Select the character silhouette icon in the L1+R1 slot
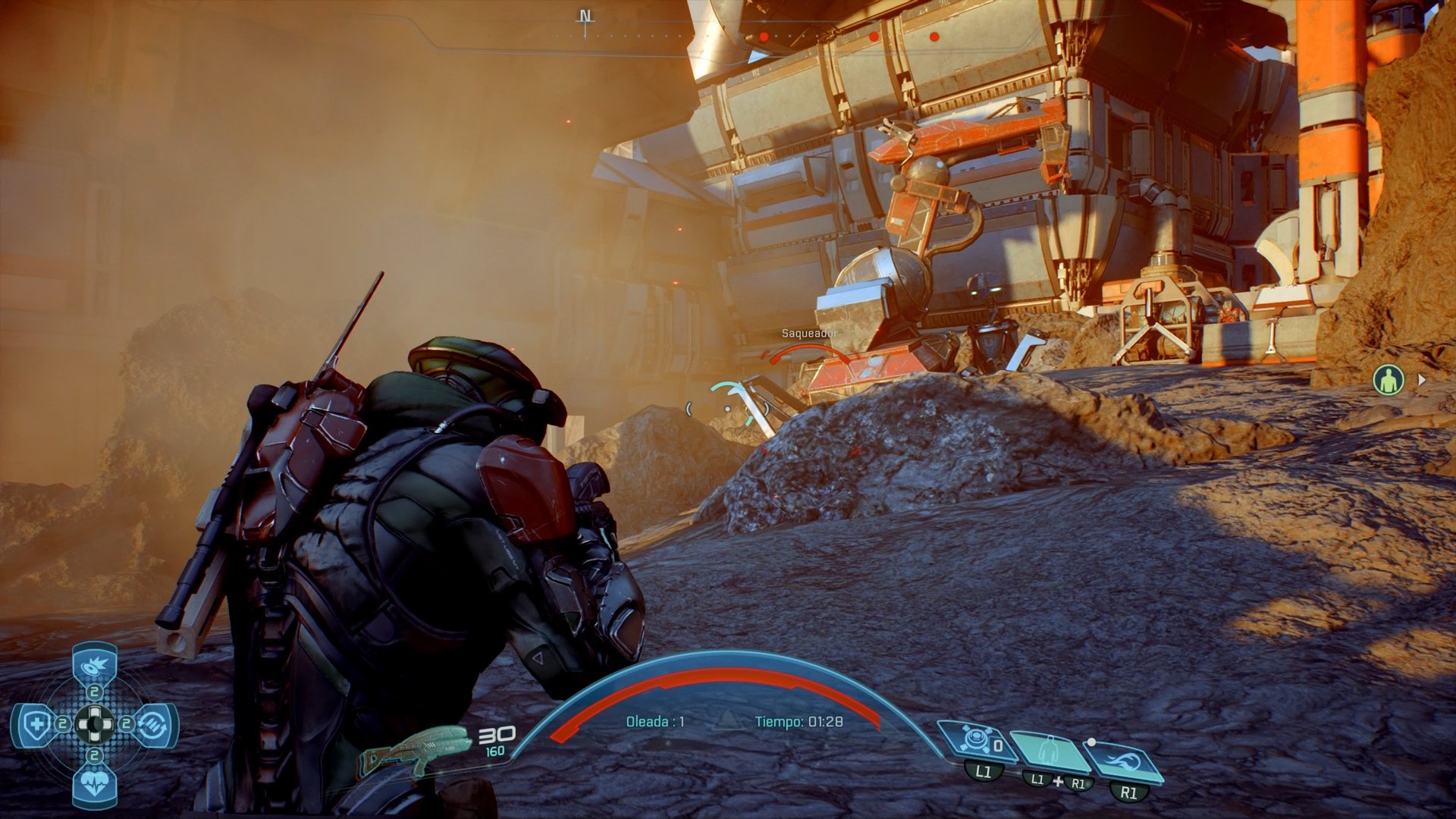 click(1049, 749)
